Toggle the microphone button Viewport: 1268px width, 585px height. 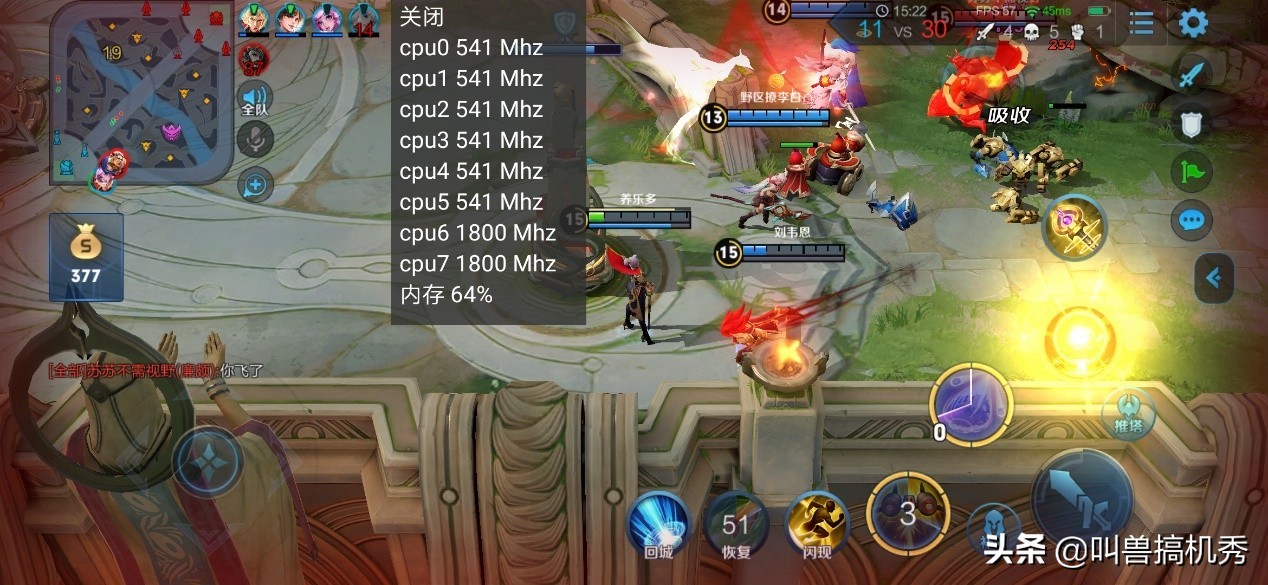coord(255,140)
